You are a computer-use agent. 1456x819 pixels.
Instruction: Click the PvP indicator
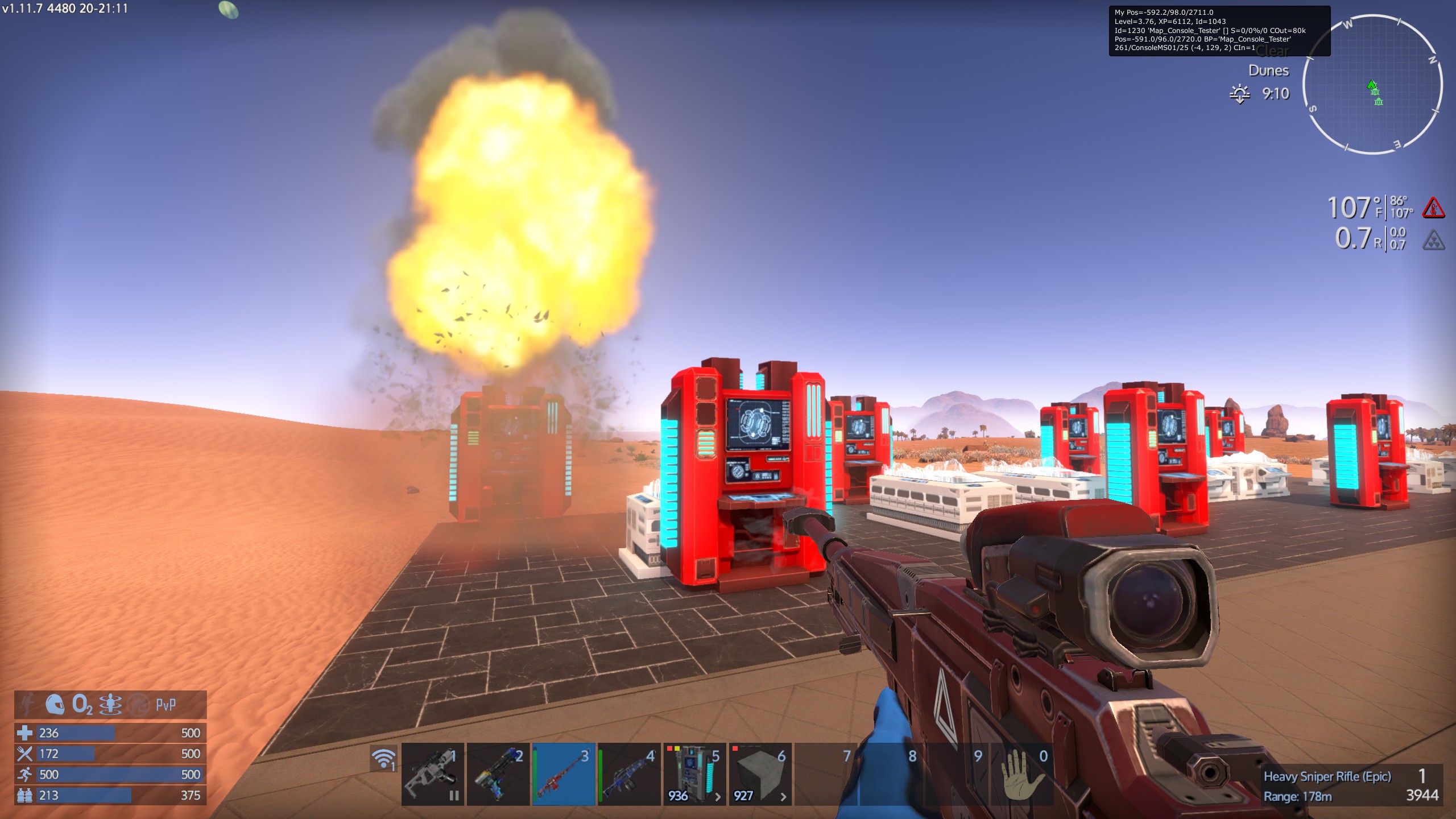tap(166, 705)
